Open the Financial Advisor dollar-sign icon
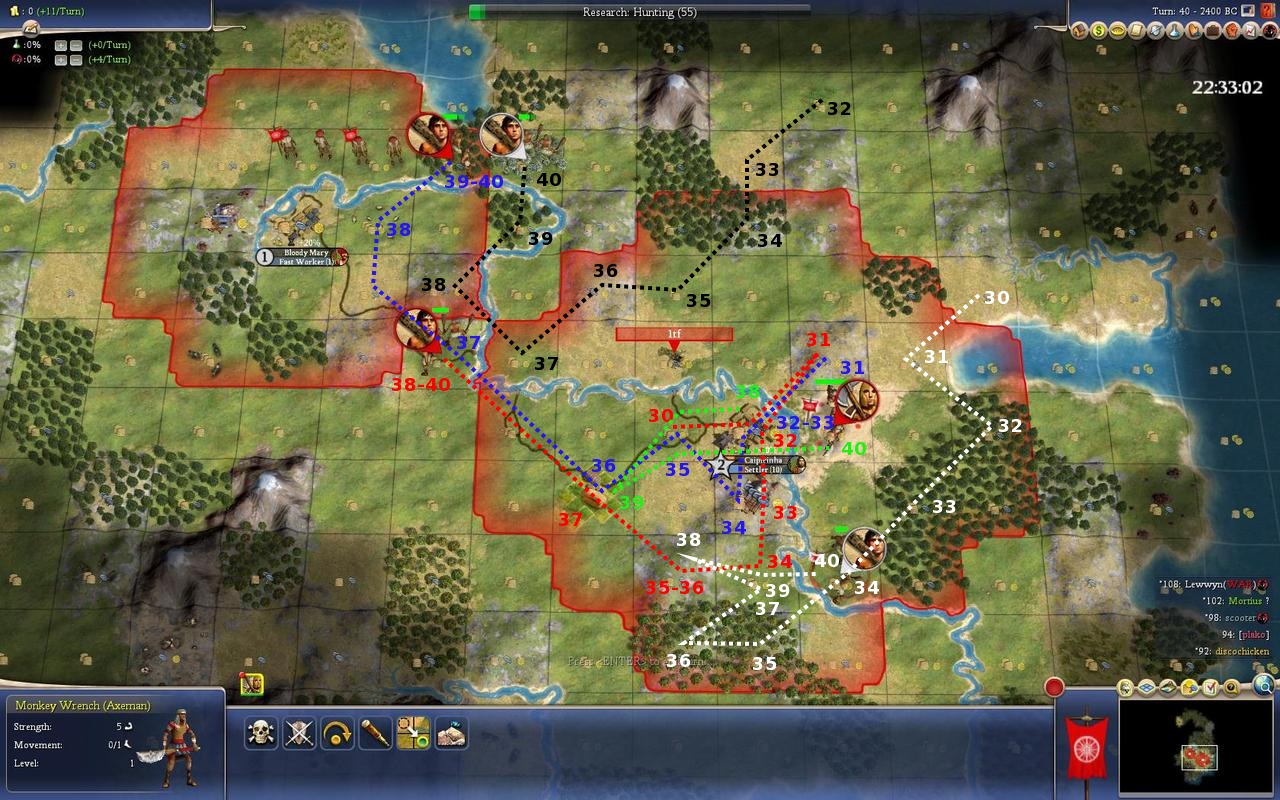 1098,31
